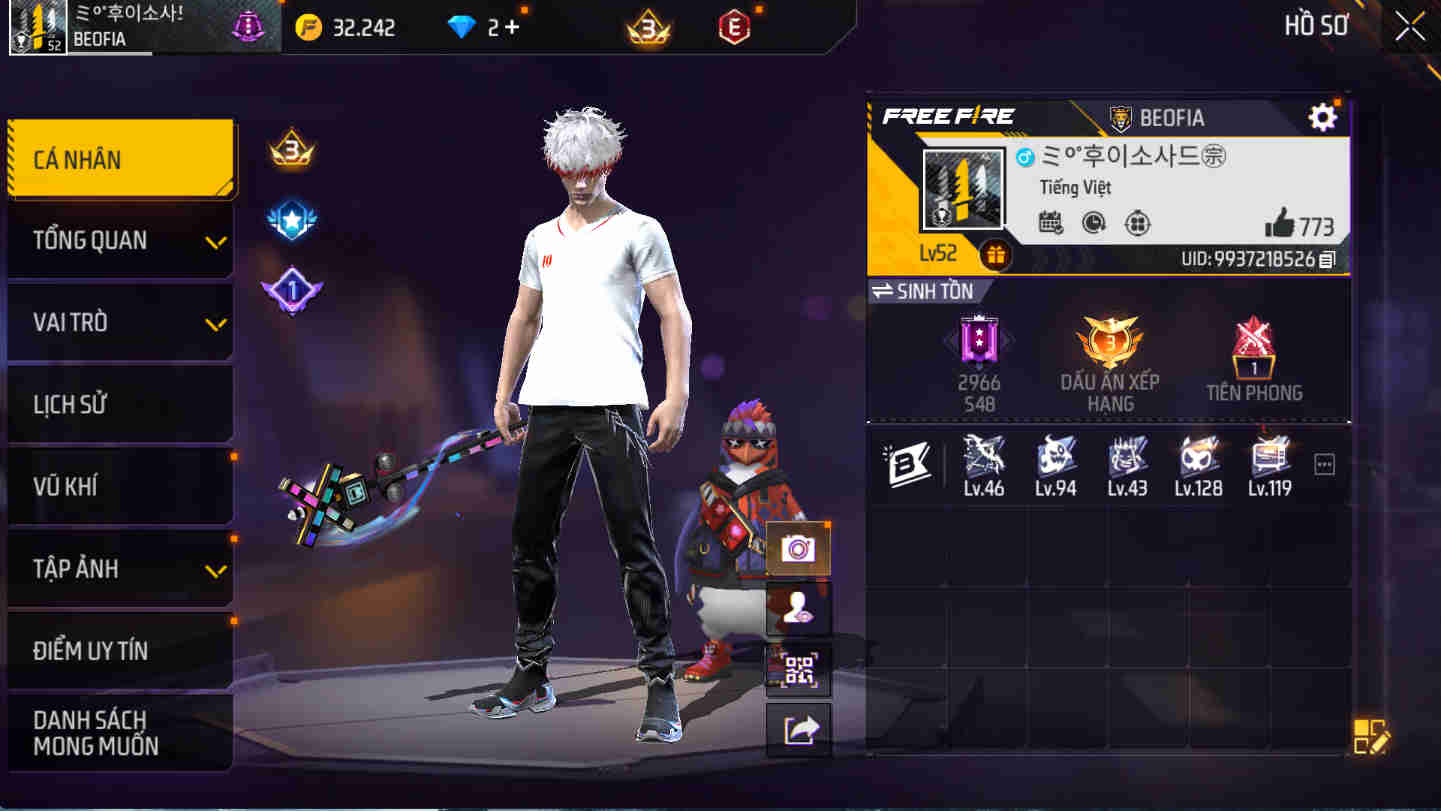The width and height of the screenshot is (1441, 811).
Task: Open the QR code icon in the side panel
Action: click(799, 671)
